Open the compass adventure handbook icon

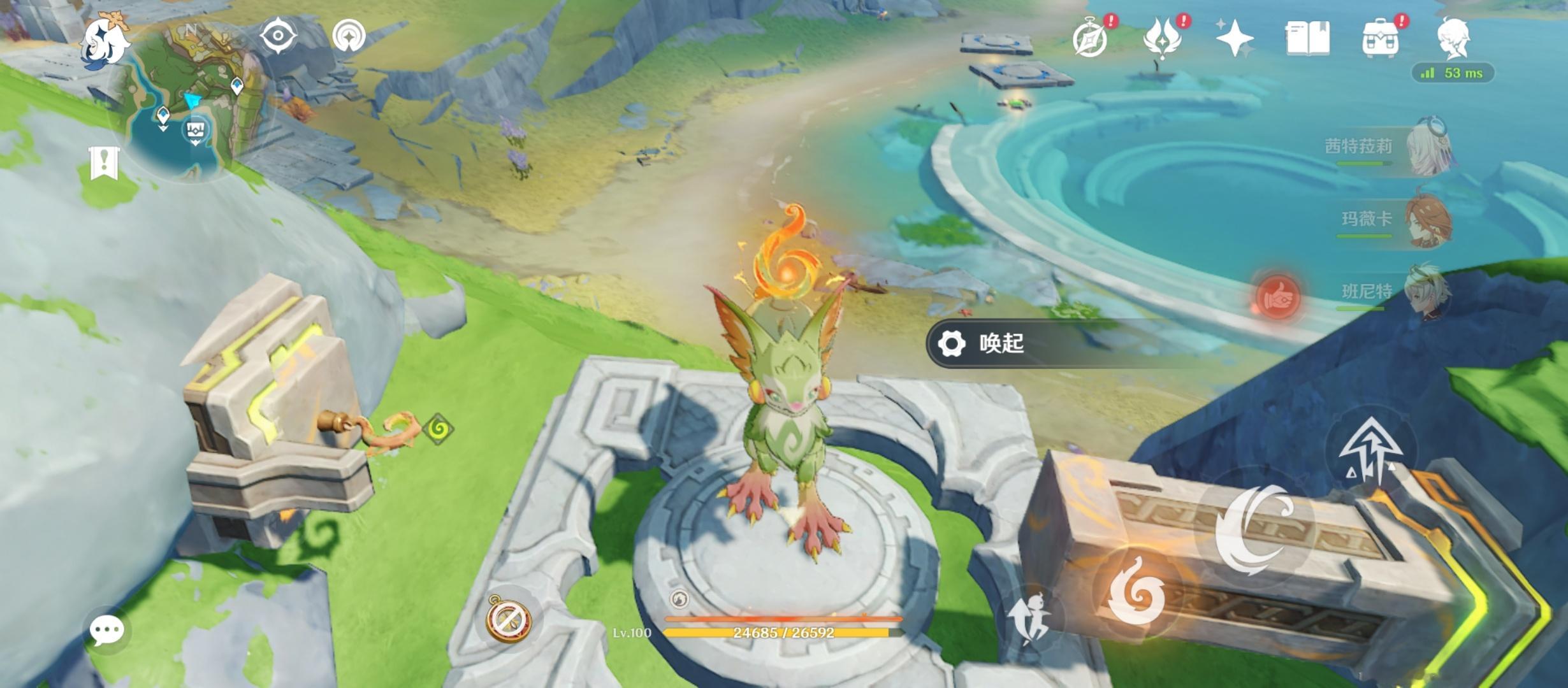click(x=1091, y=39)
